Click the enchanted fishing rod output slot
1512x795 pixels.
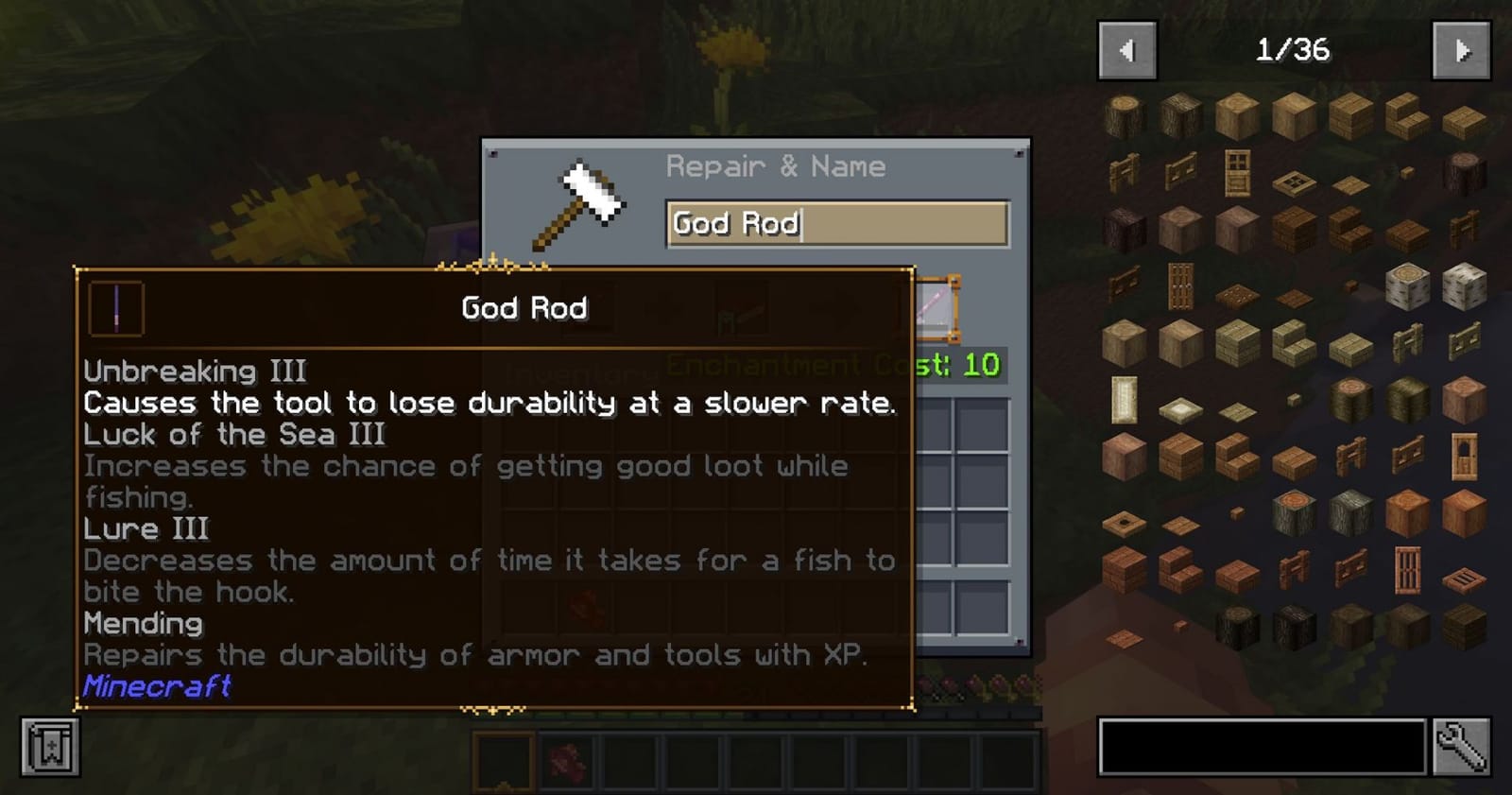[x=940, y=307]
